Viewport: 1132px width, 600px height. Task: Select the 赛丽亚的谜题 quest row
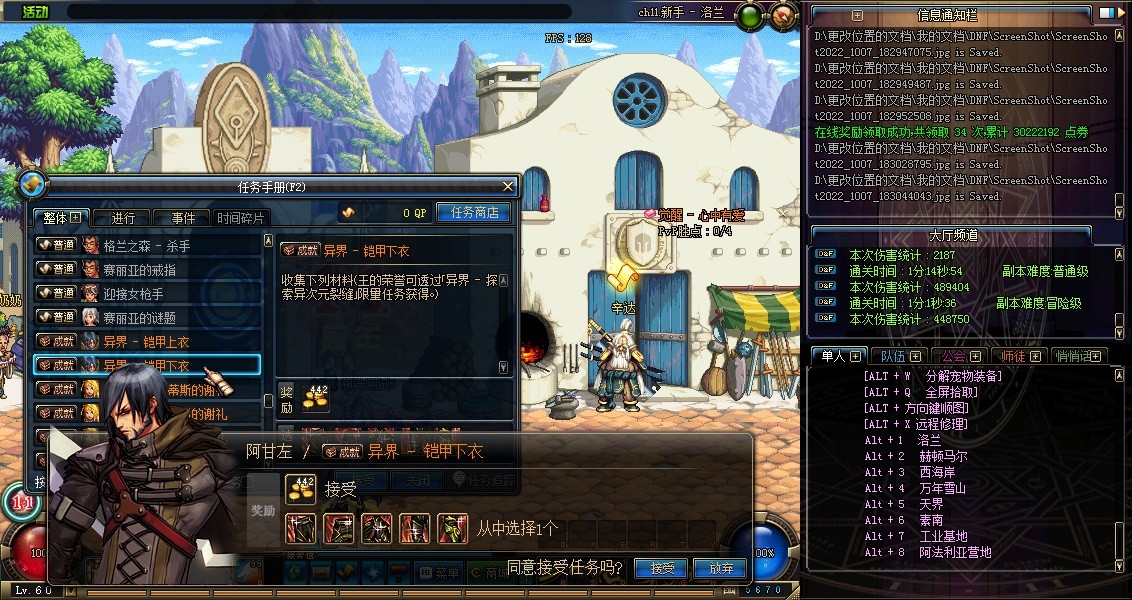[x=147, y=317]
